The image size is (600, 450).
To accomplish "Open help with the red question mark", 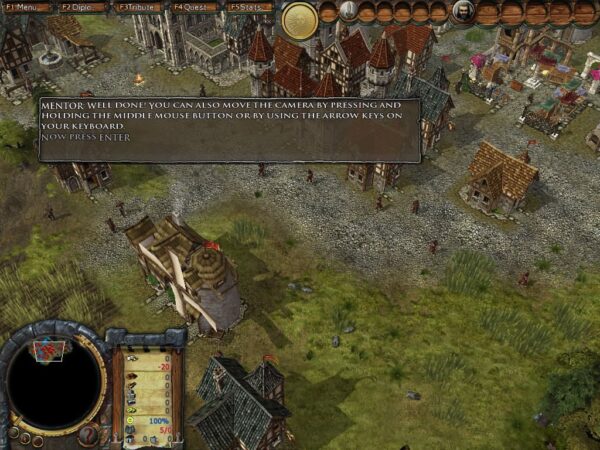I will pos(87,433).
